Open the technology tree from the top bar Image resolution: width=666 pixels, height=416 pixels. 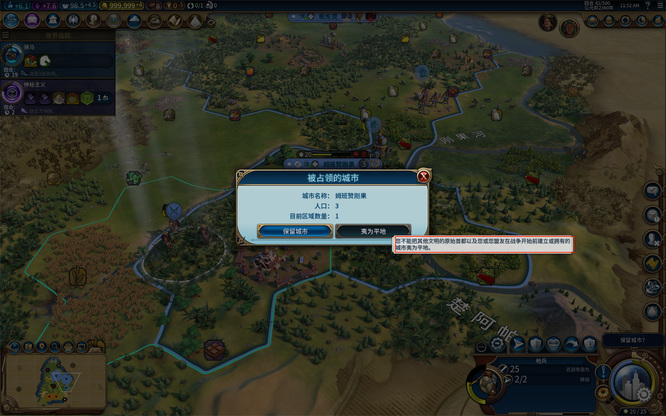pyautogui.click(x=13, y=20)
